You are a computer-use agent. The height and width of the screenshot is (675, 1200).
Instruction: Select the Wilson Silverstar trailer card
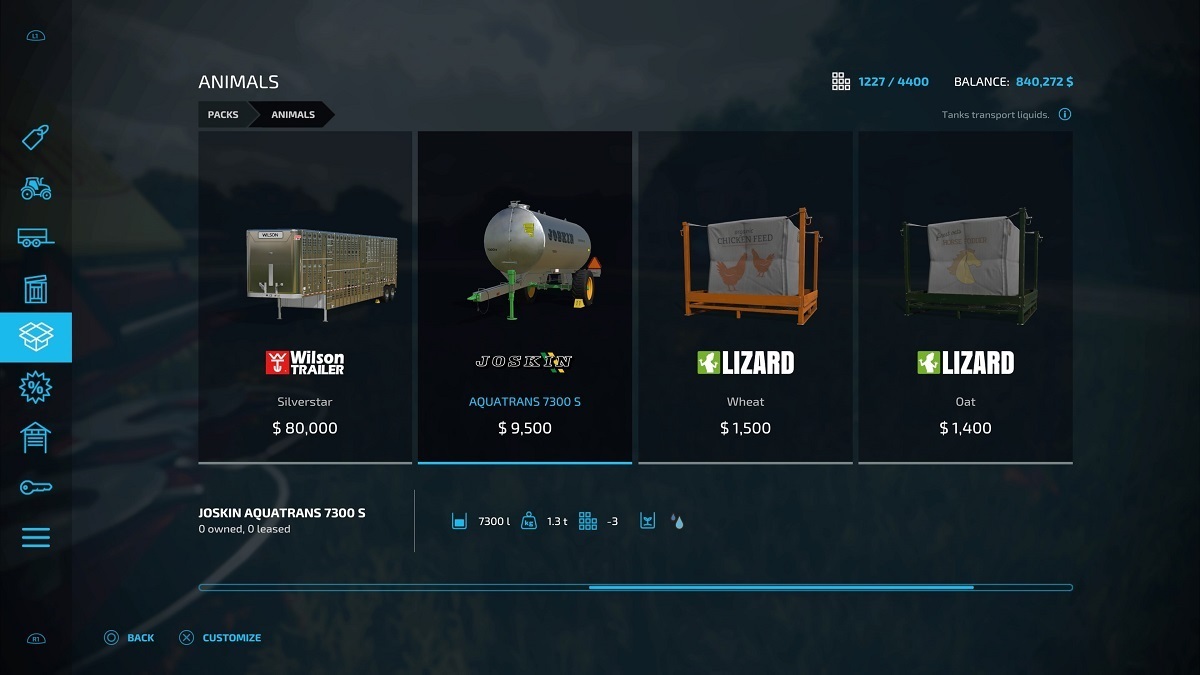click(305, 297)
